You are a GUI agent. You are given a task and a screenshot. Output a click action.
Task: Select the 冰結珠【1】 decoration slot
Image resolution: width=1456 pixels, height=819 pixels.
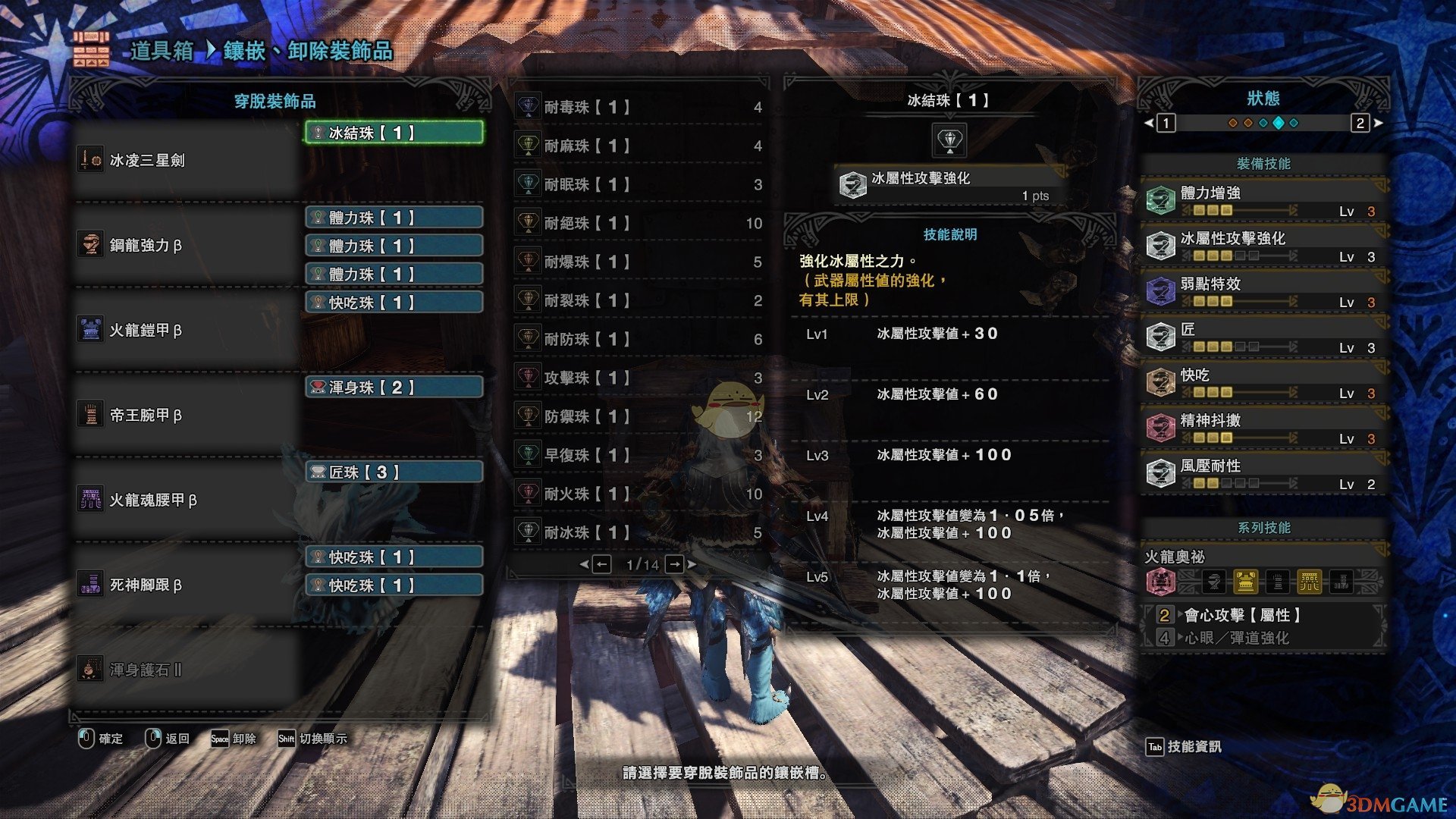tap(394, 133)
